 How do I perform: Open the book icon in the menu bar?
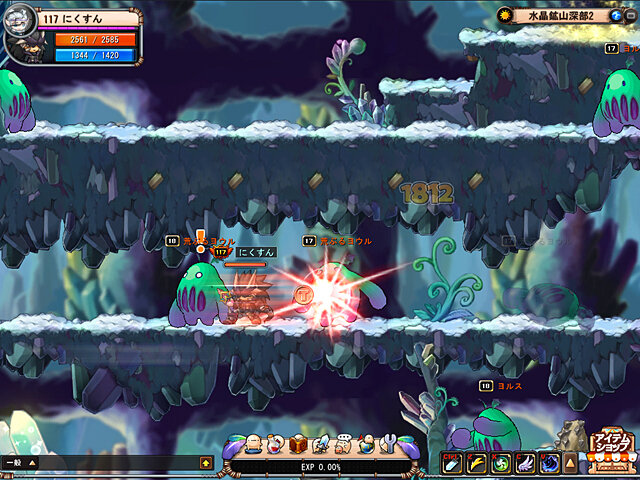(x=298, y=444)
